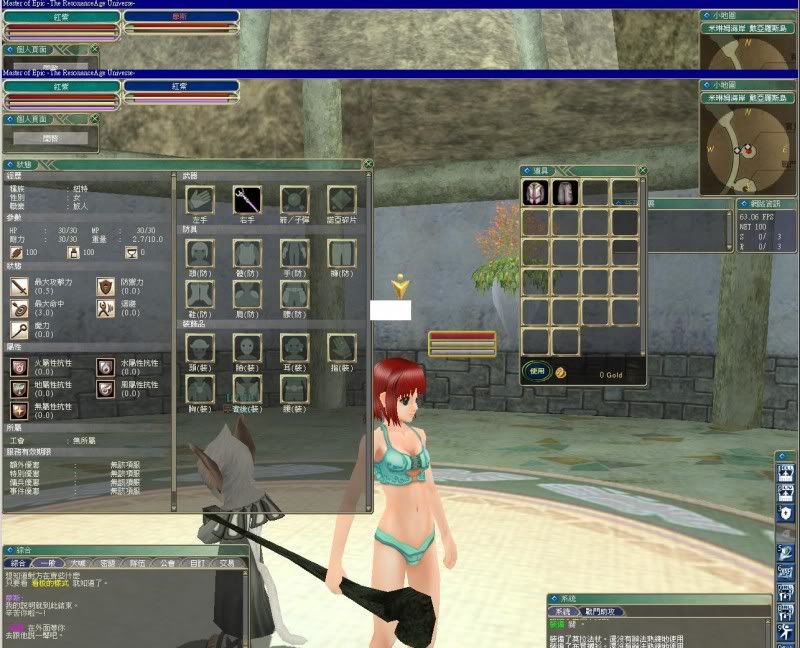
Task: Choose the head armor (頭防) slot
Action: [200, 252]
